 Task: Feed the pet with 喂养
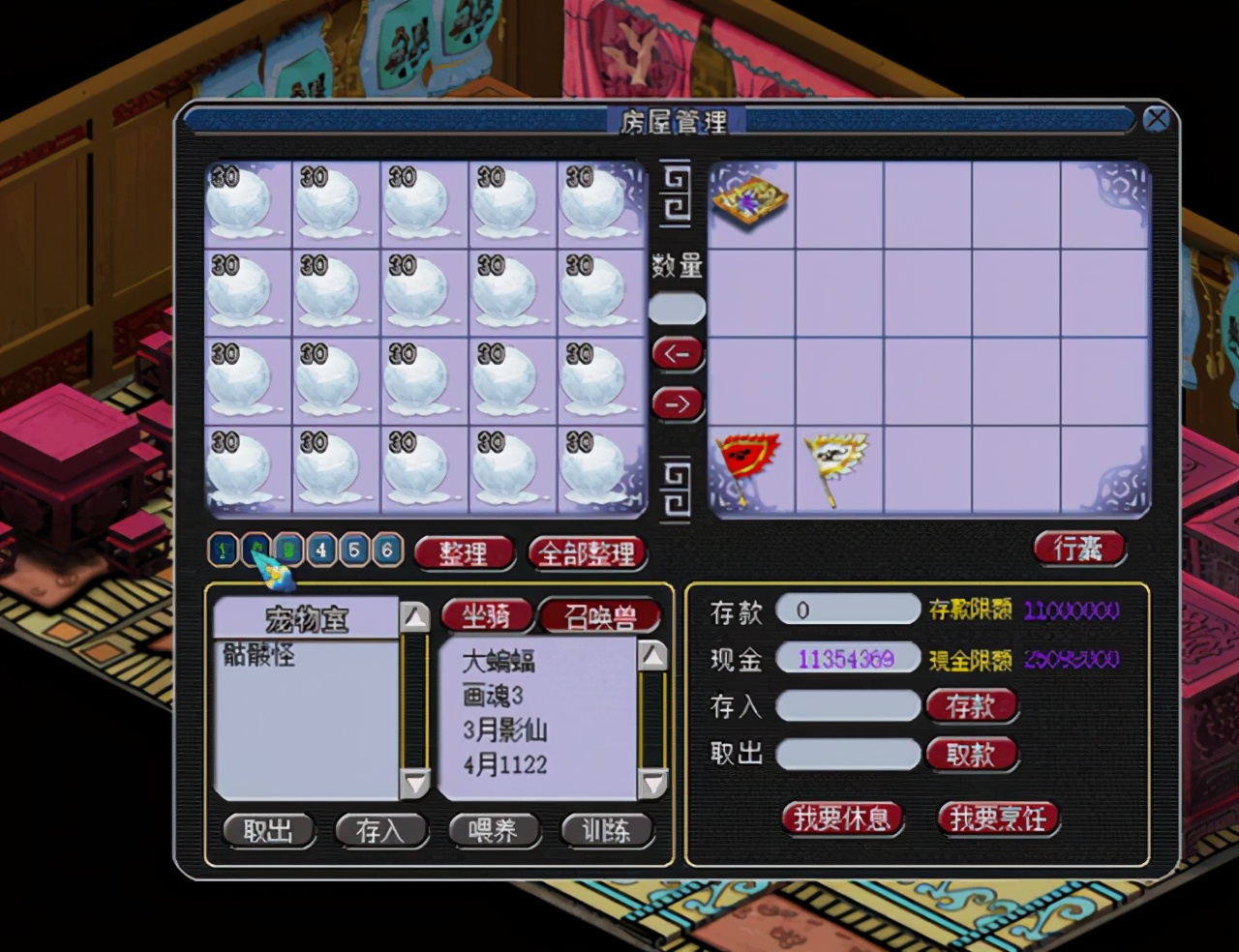pos(493,830)
